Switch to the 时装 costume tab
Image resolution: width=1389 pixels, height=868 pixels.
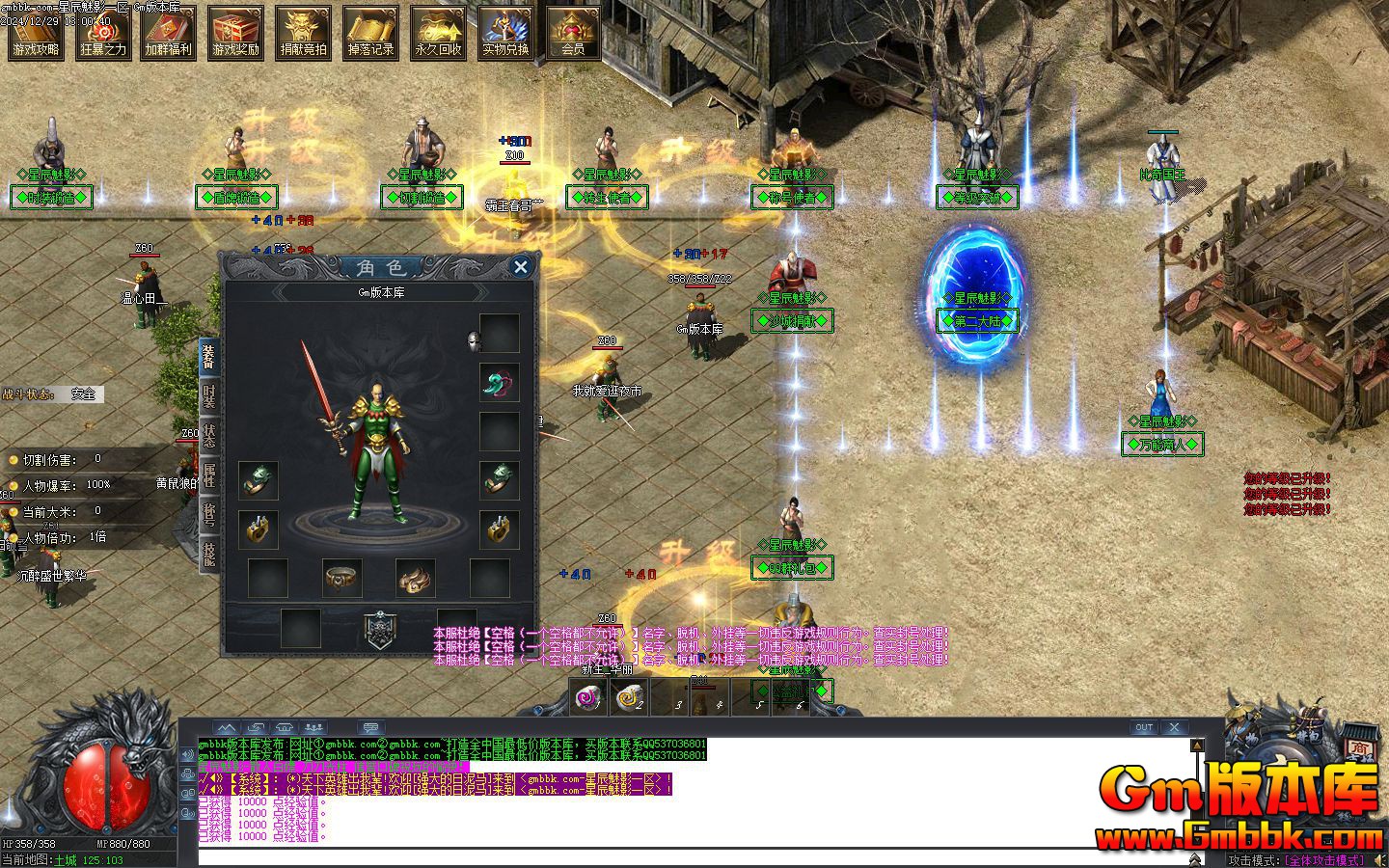[x=209, y=396]
